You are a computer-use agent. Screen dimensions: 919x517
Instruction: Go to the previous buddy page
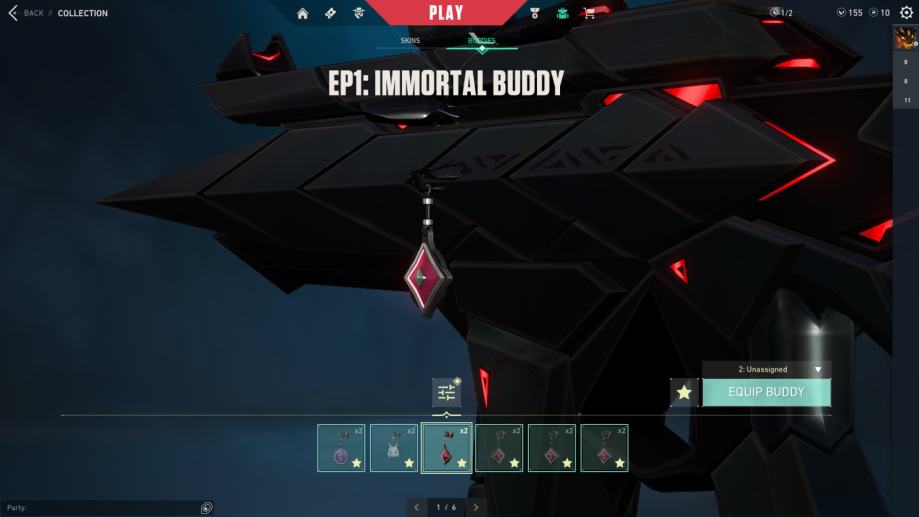pos(416,508)
